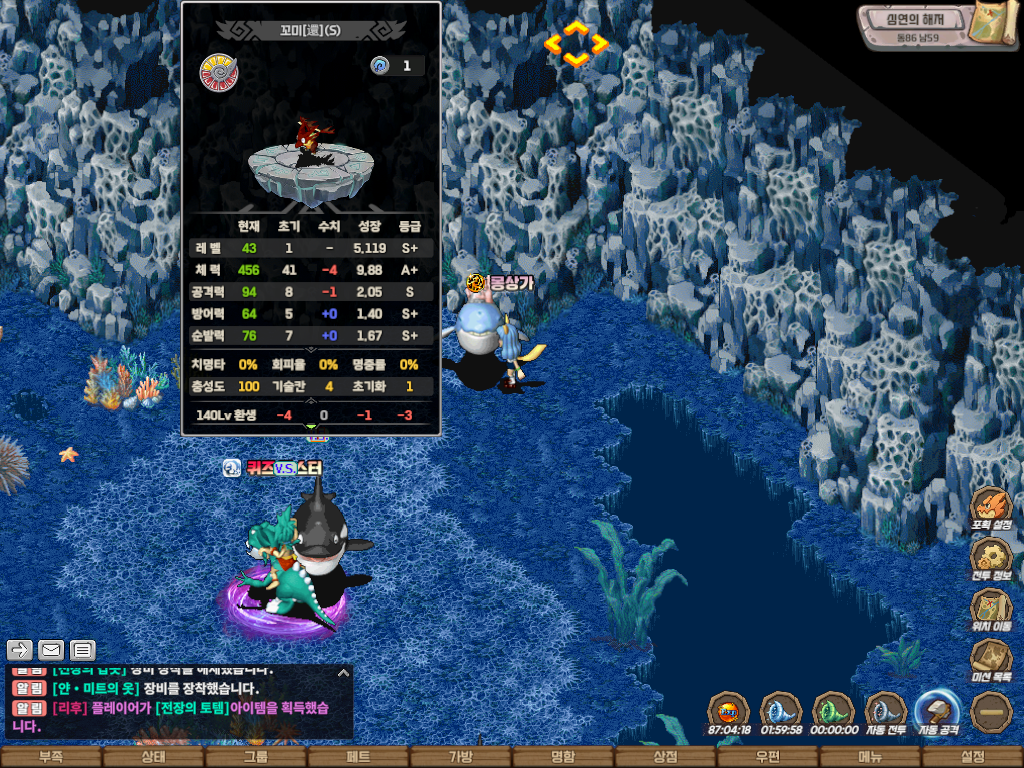Screen dimensions: 1024x768
Task: Open the 메뉴 (menu) entry
Action: tap(870, 757)
